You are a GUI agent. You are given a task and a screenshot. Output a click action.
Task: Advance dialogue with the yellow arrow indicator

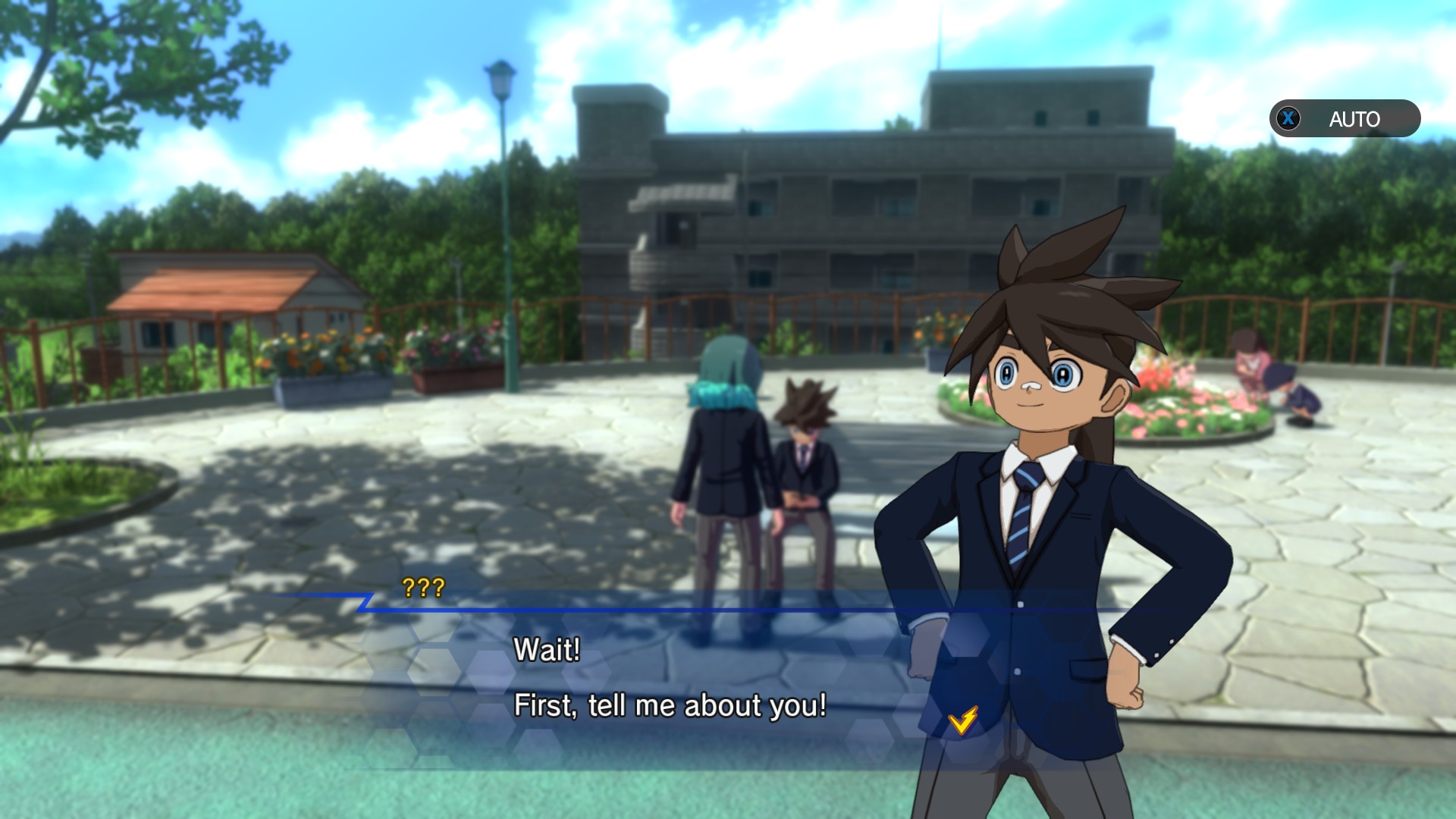(962, 720)
